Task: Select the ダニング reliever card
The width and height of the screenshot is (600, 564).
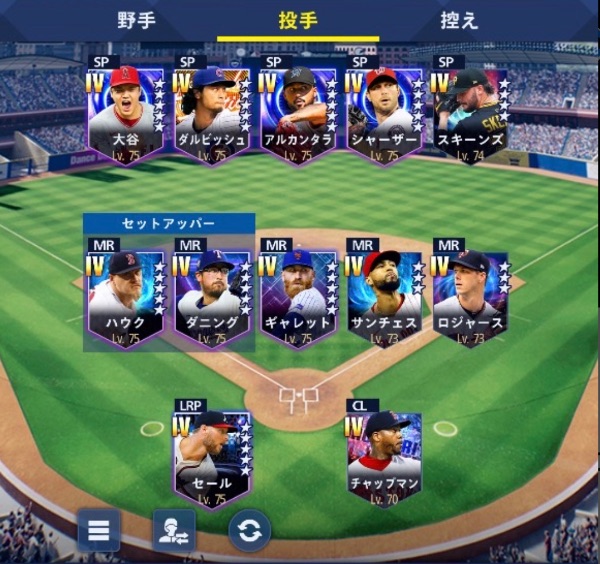Action: pos(211,296)
